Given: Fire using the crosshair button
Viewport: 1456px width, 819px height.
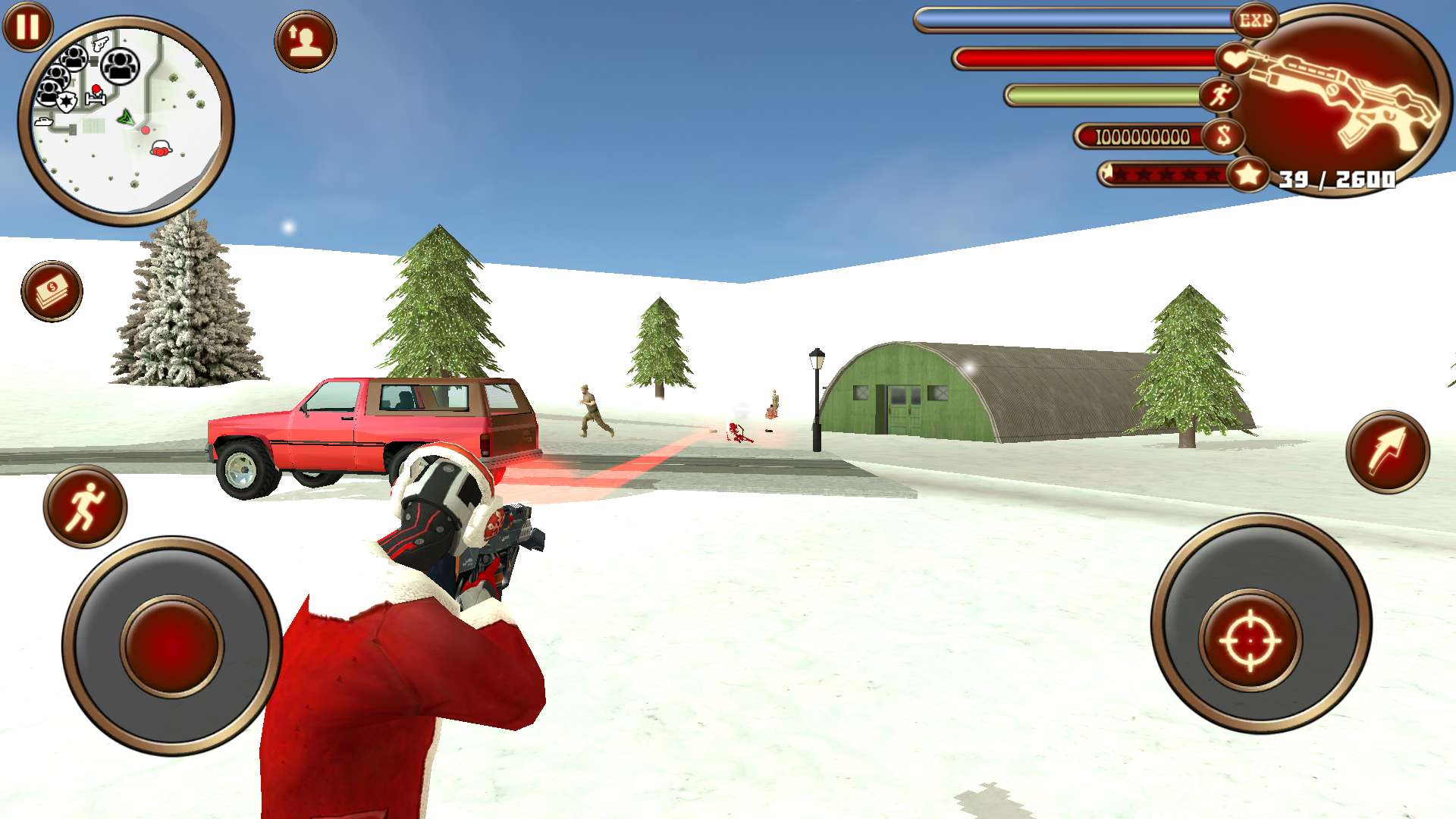Looking at the screenshot, I should coord(1250,641).
